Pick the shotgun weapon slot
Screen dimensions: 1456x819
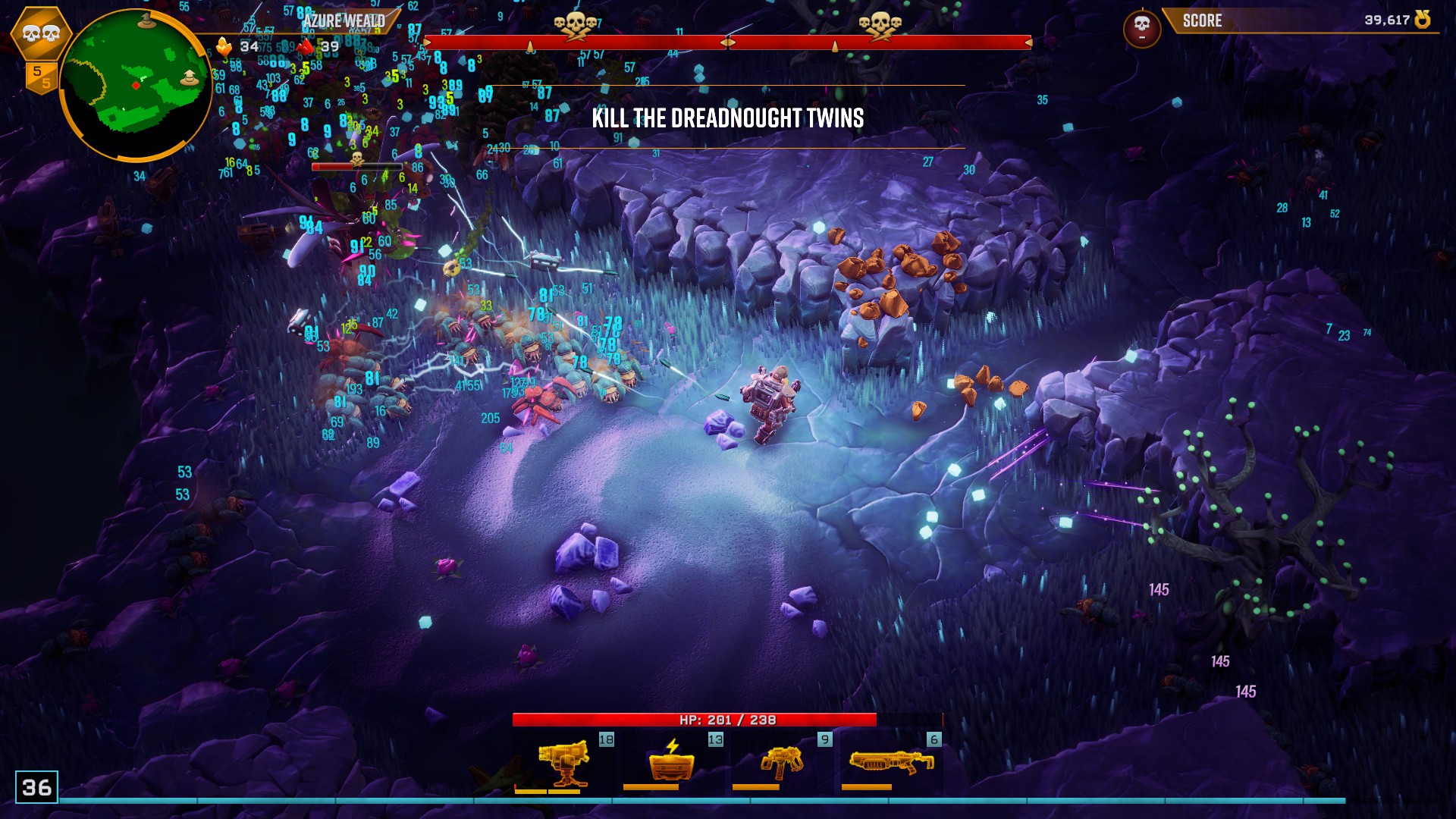tap(891, 762)
